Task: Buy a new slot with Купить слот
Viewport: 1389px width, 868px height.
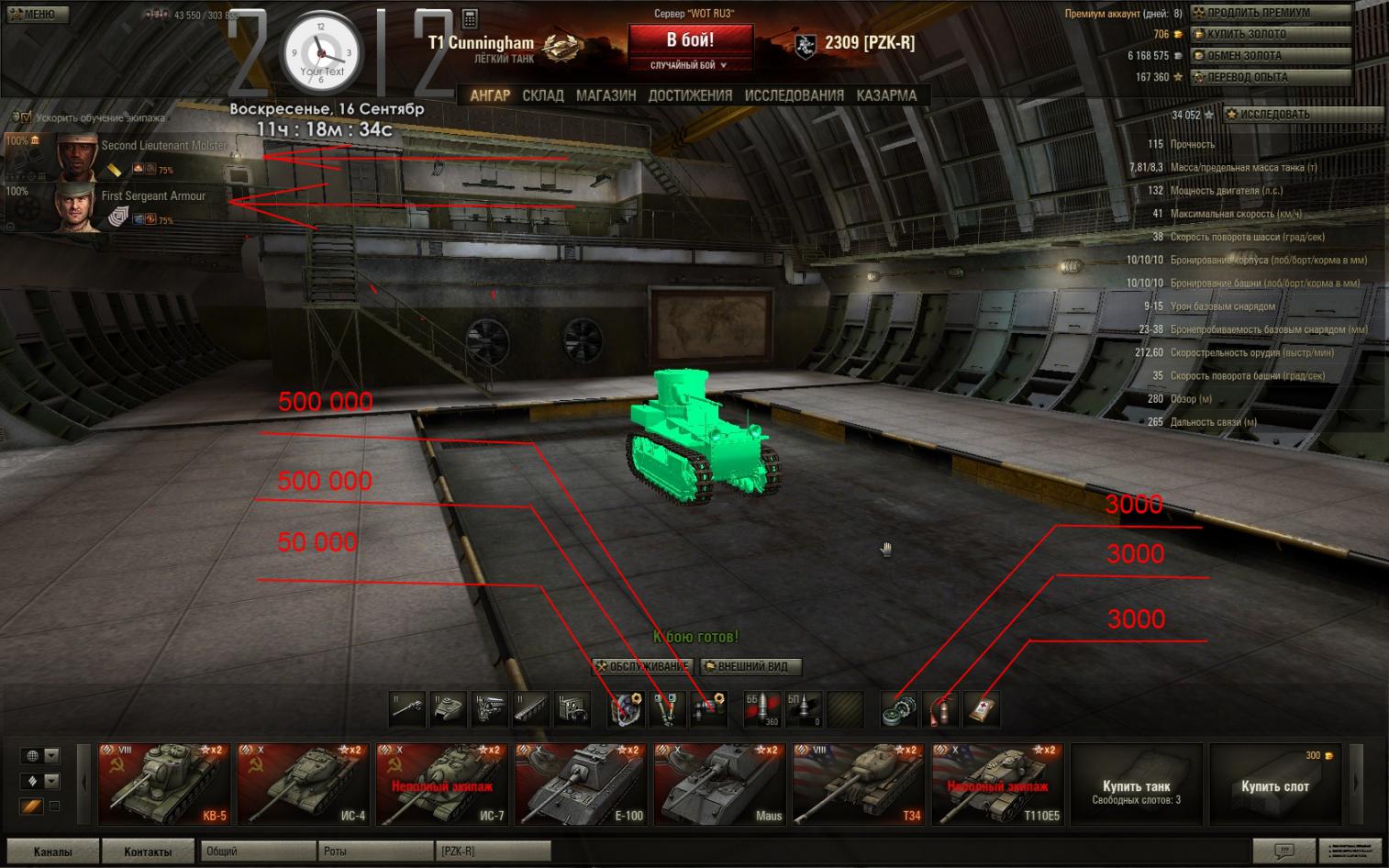Action: pos(1274,786)
